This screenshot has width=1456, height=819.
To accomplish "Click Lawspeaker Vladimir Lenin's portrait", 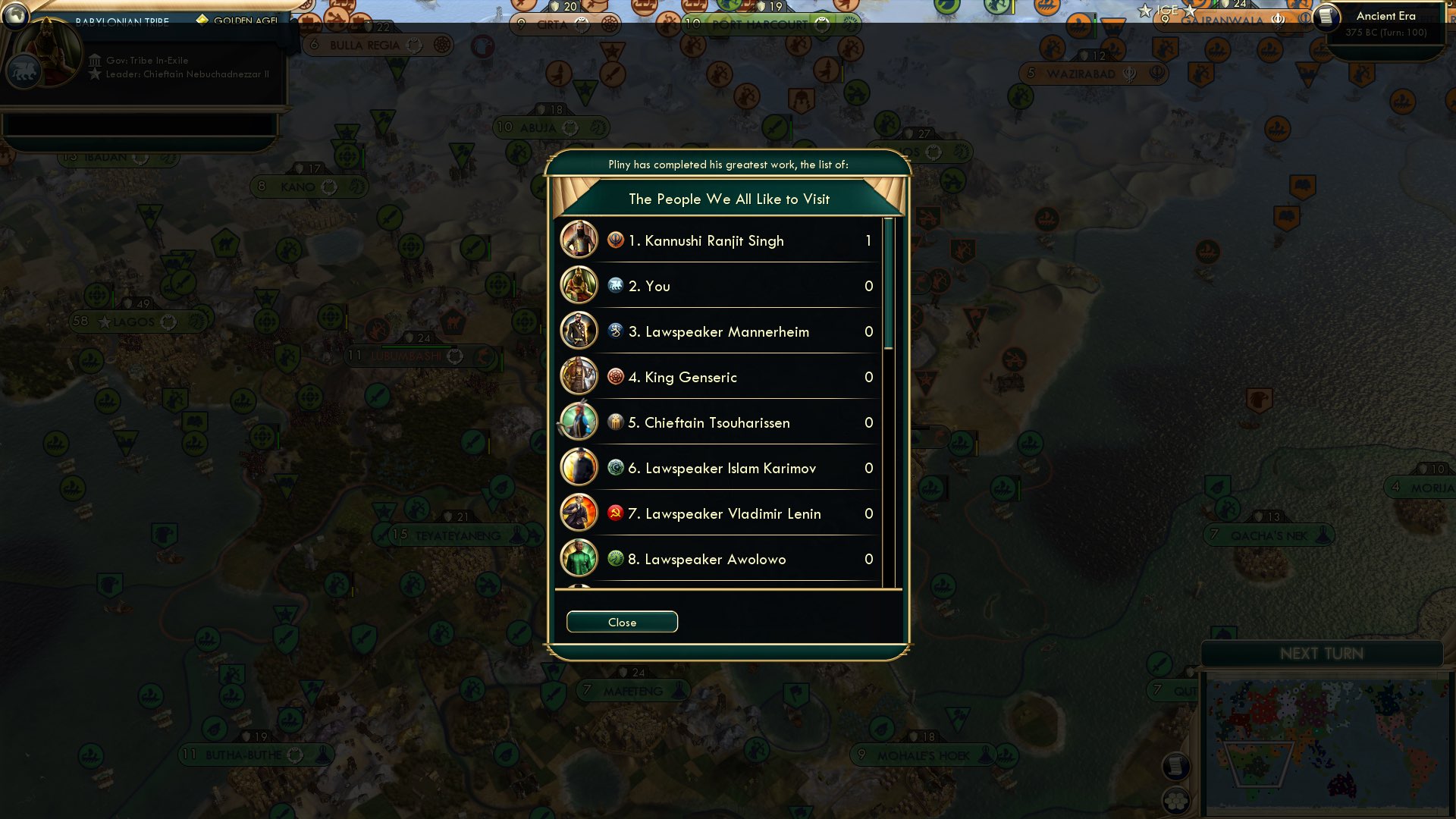I will (579, 513).
